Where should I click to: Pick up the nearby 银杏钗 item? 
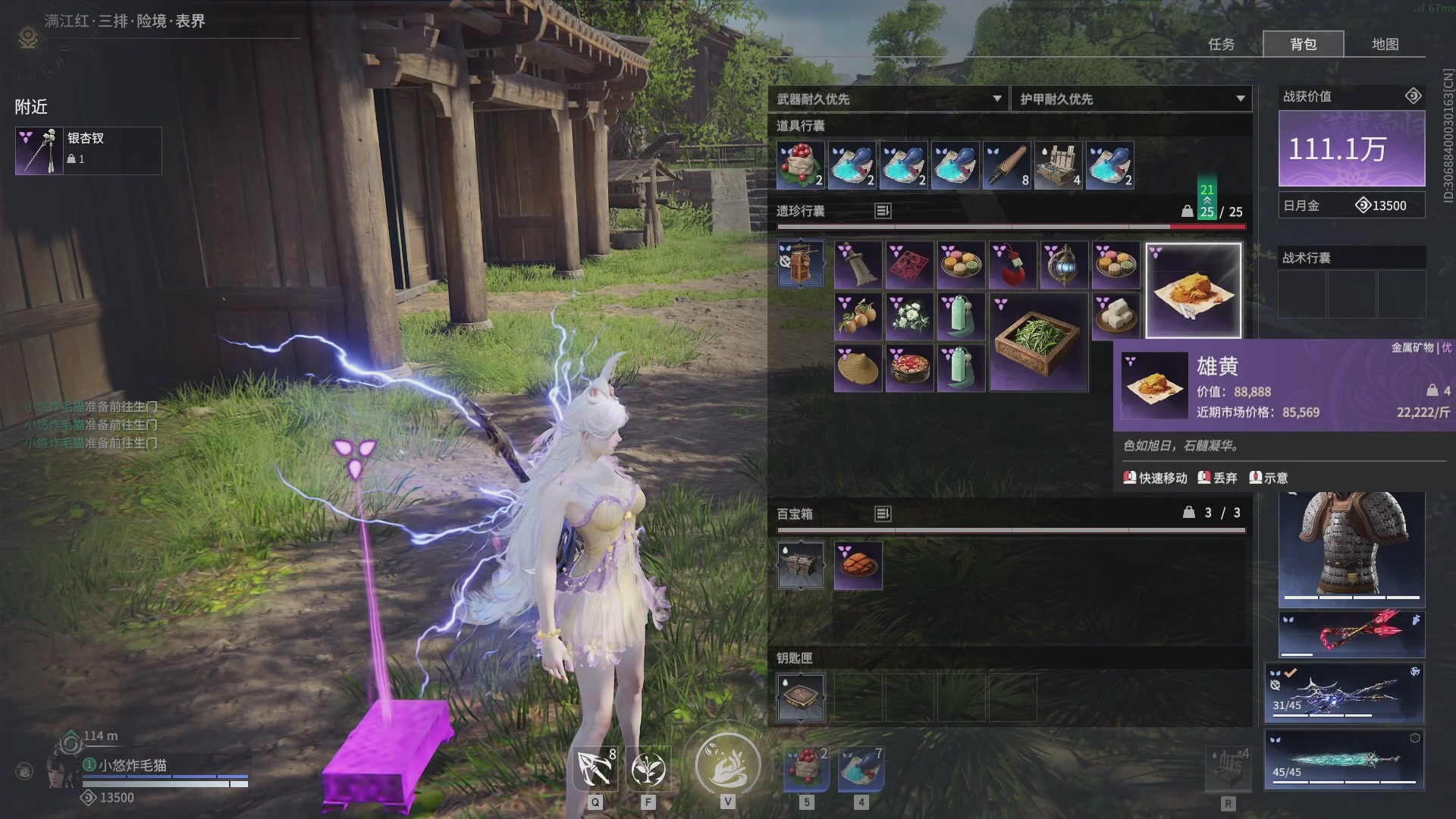pos(88,150)
